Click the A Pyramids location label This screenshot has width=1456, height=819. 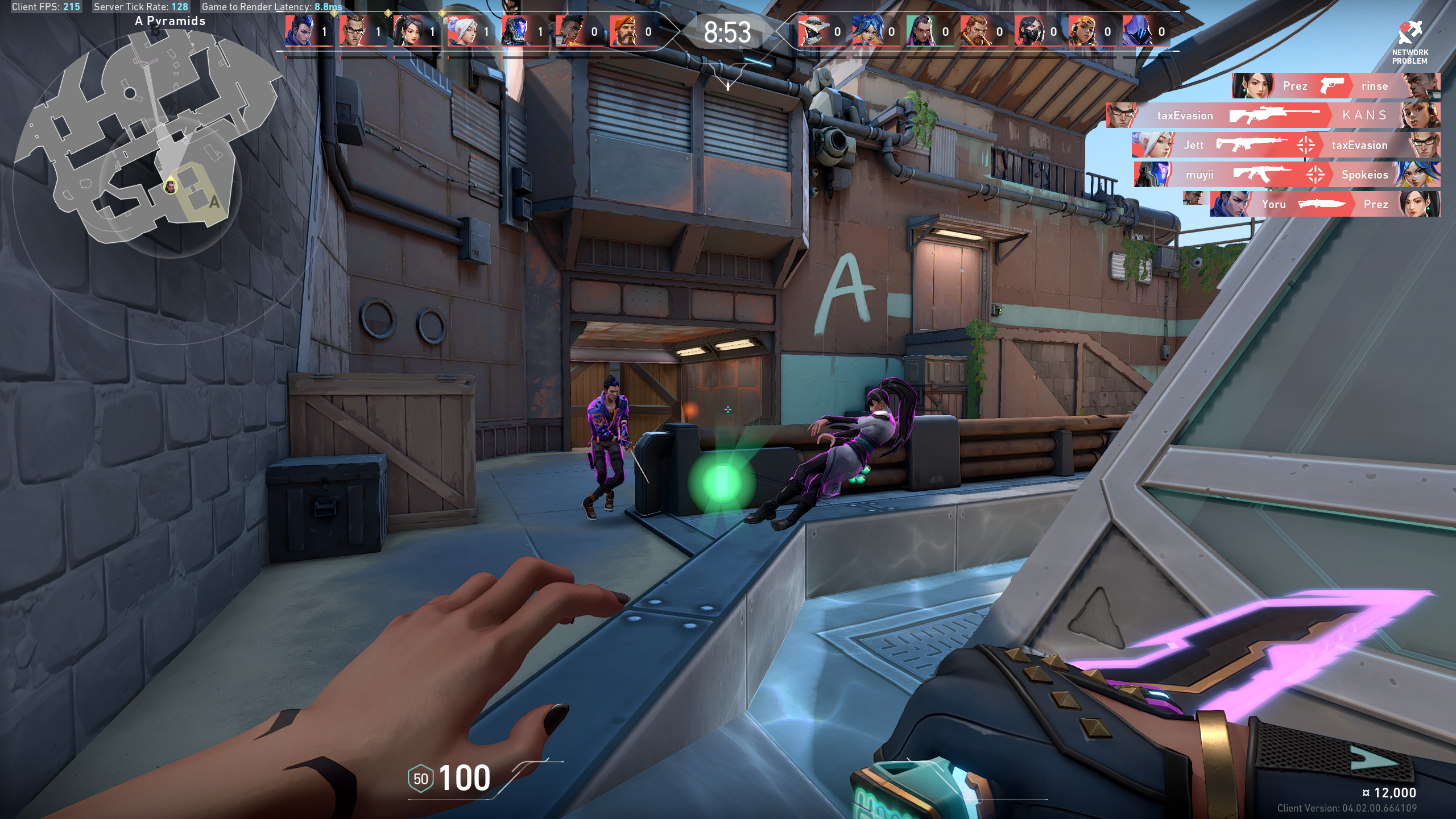coord(169,21)
